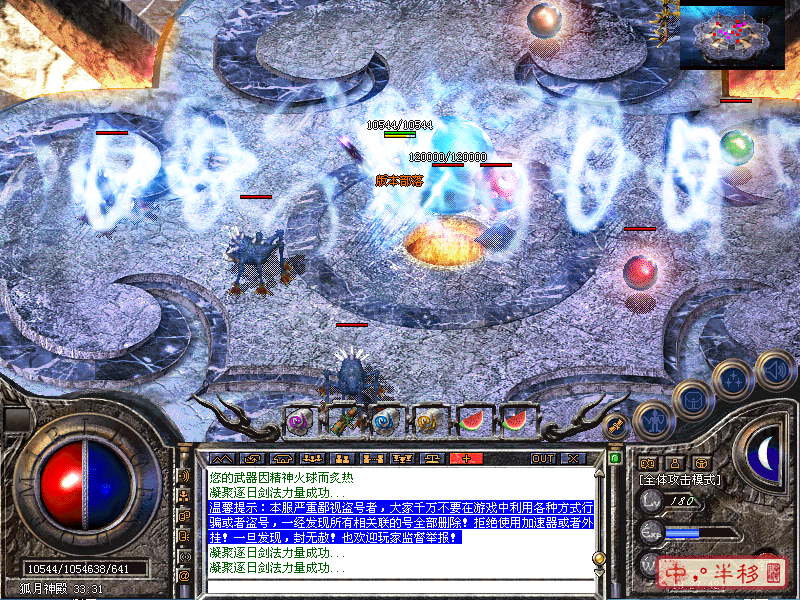Click the red plus button above chat
This screenshot has width=800, height=600.
[x=466, y=458]
